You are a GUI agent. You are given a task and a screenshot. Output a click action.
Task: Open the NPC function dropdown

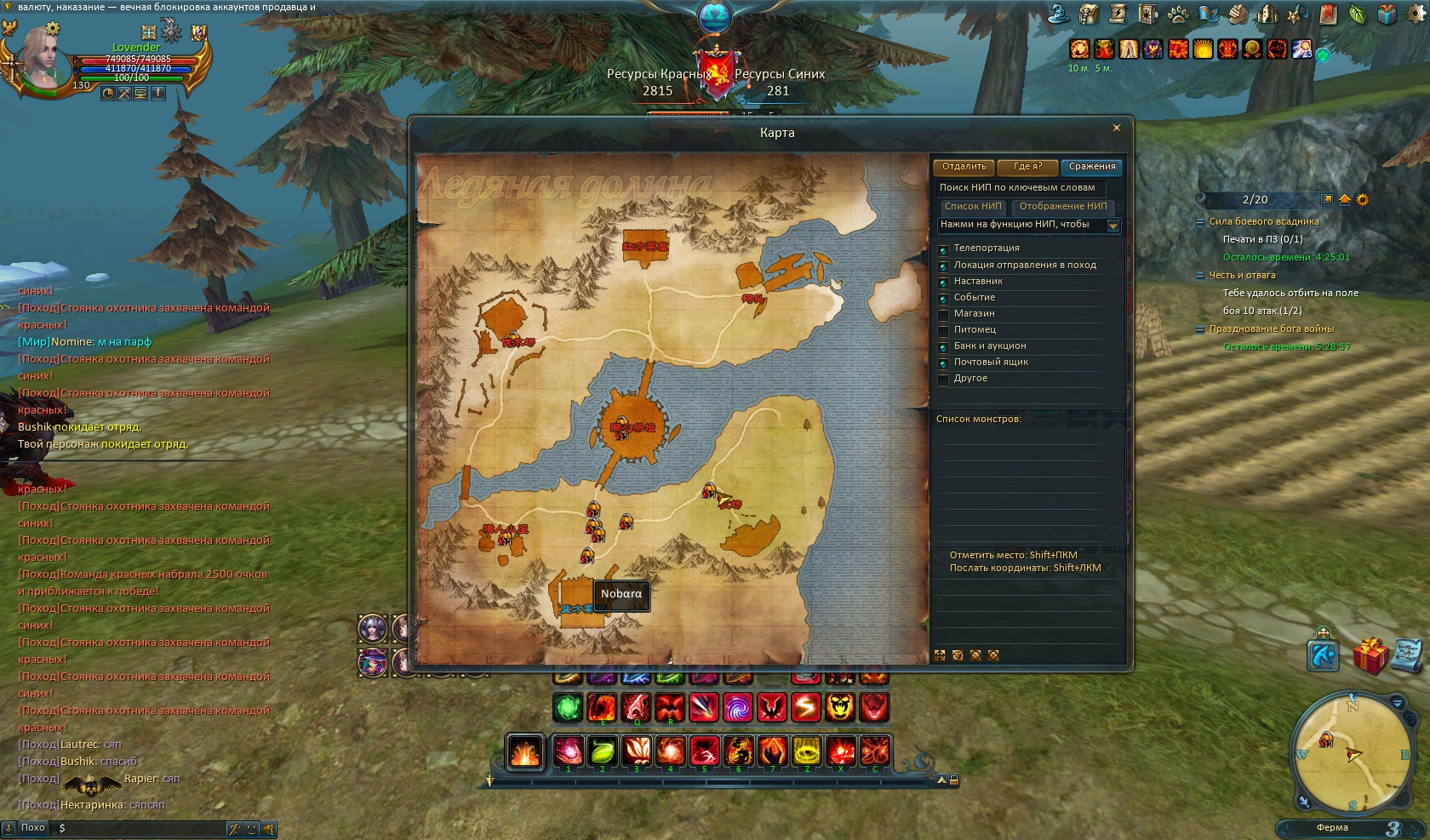point(1113,226)
